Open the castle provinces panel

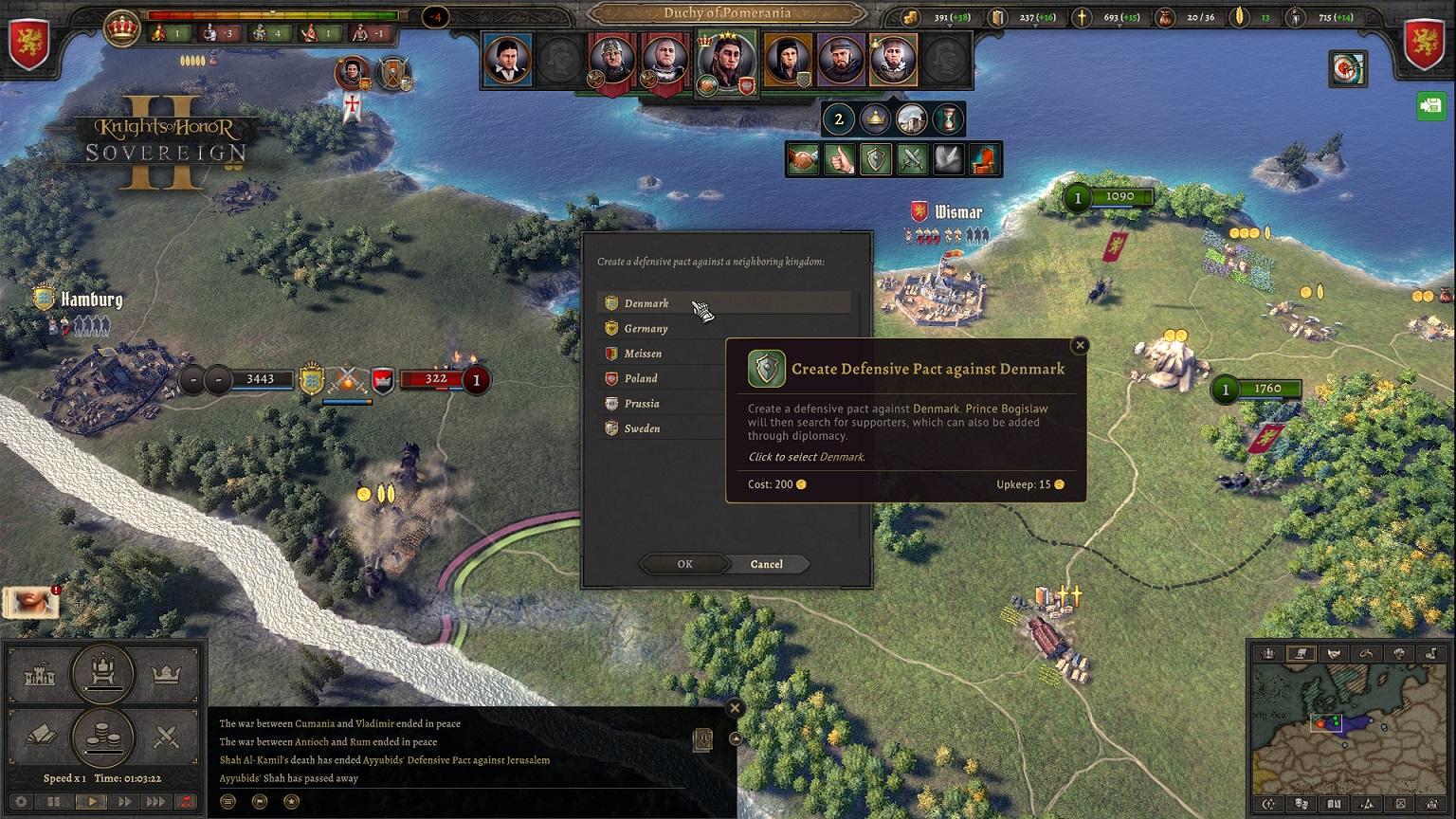(x=39, y=675)
